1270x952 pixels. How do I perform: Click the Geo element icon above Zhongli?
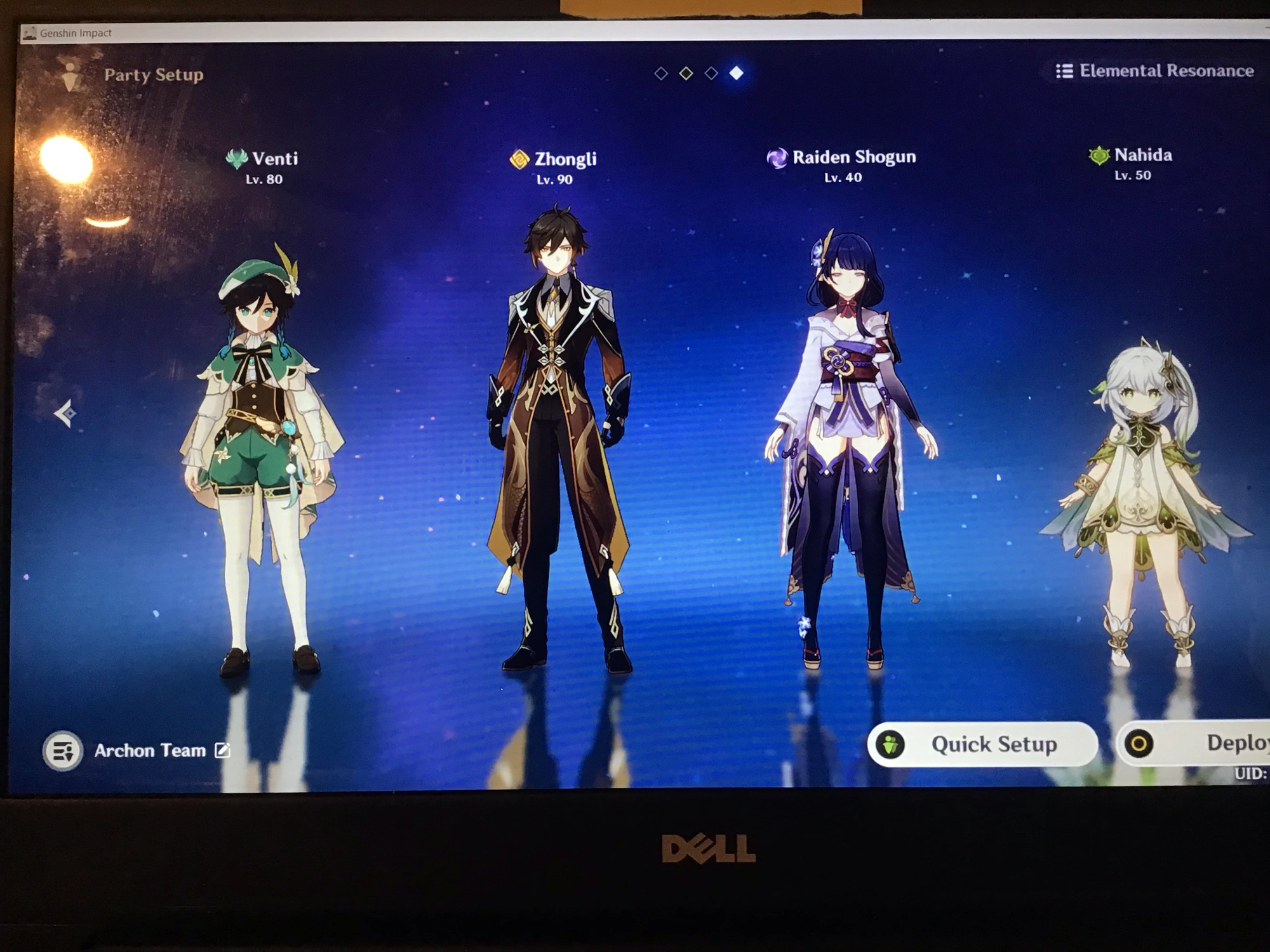[x=519, y=157]
